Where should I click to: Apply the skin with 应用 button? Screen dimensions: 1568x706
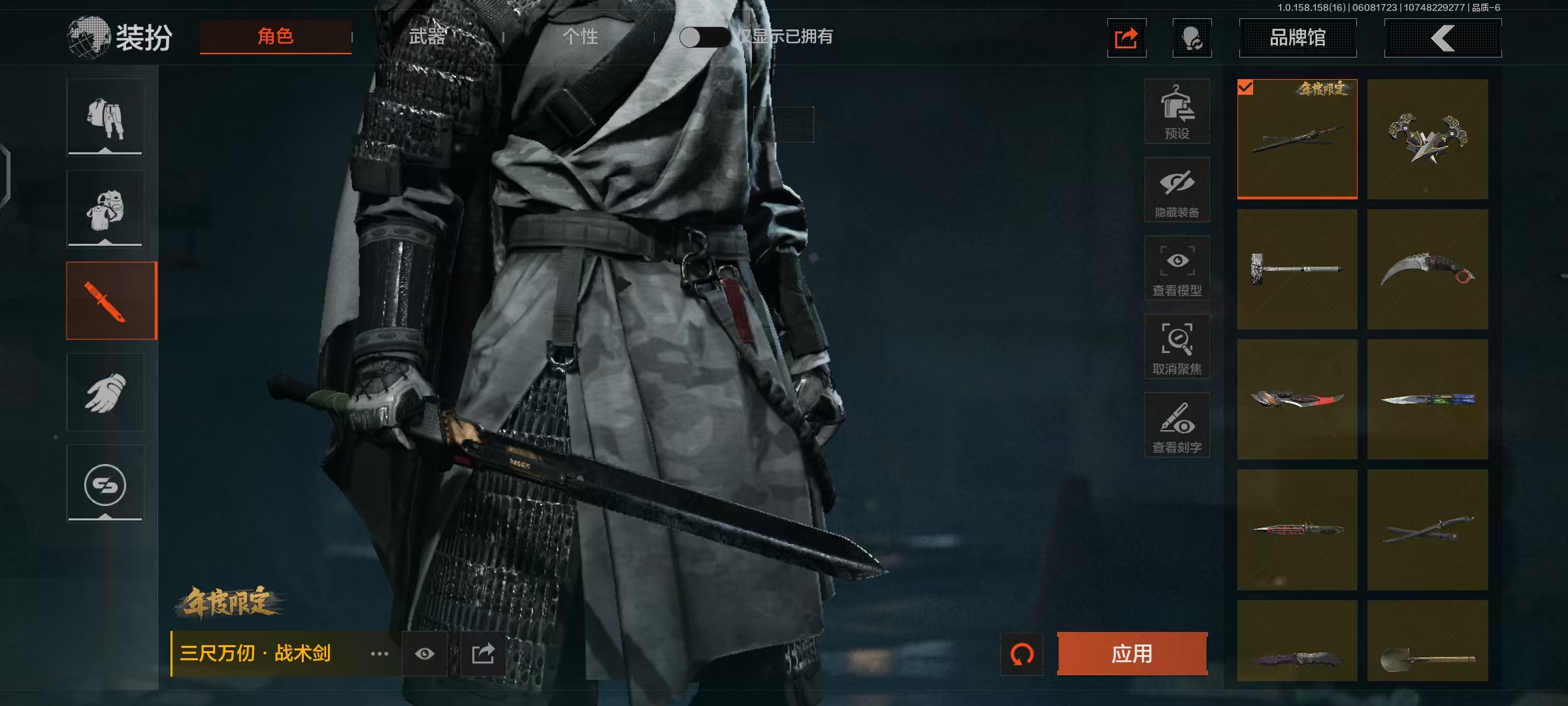pyautogui.click(x=1132, y=653)
